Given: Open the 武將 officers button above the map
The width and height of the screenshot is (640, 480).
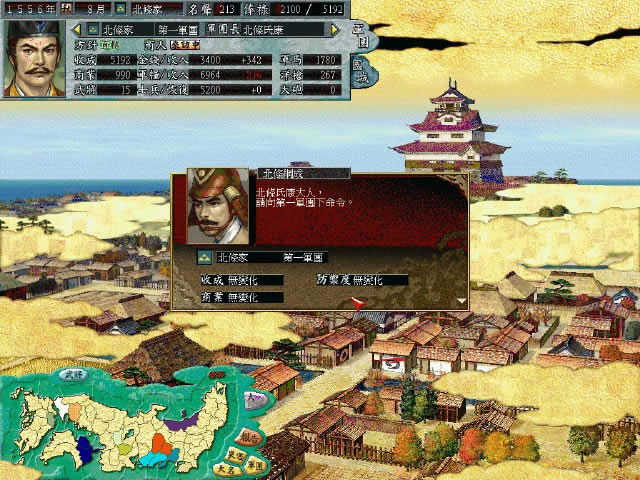Looking at the screenshot, I should 72,374.
